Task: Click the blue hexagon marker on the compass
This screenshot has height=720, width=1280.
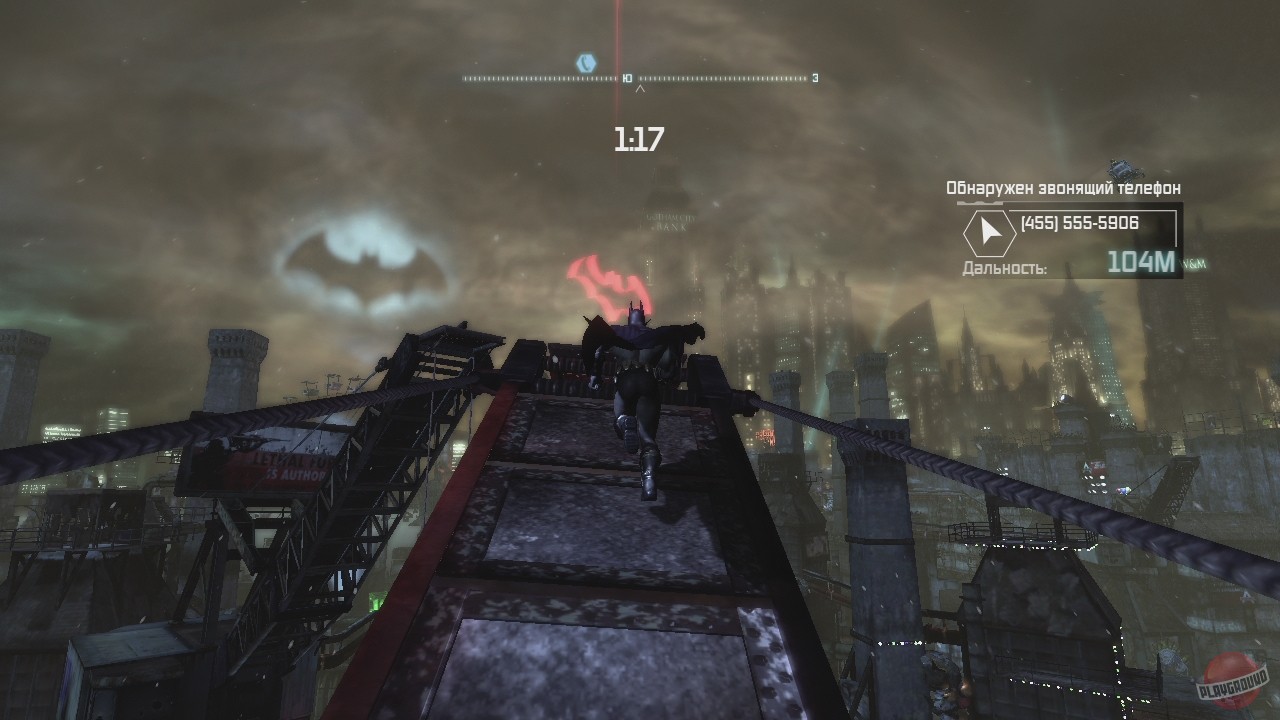Action: click(586, 63)
